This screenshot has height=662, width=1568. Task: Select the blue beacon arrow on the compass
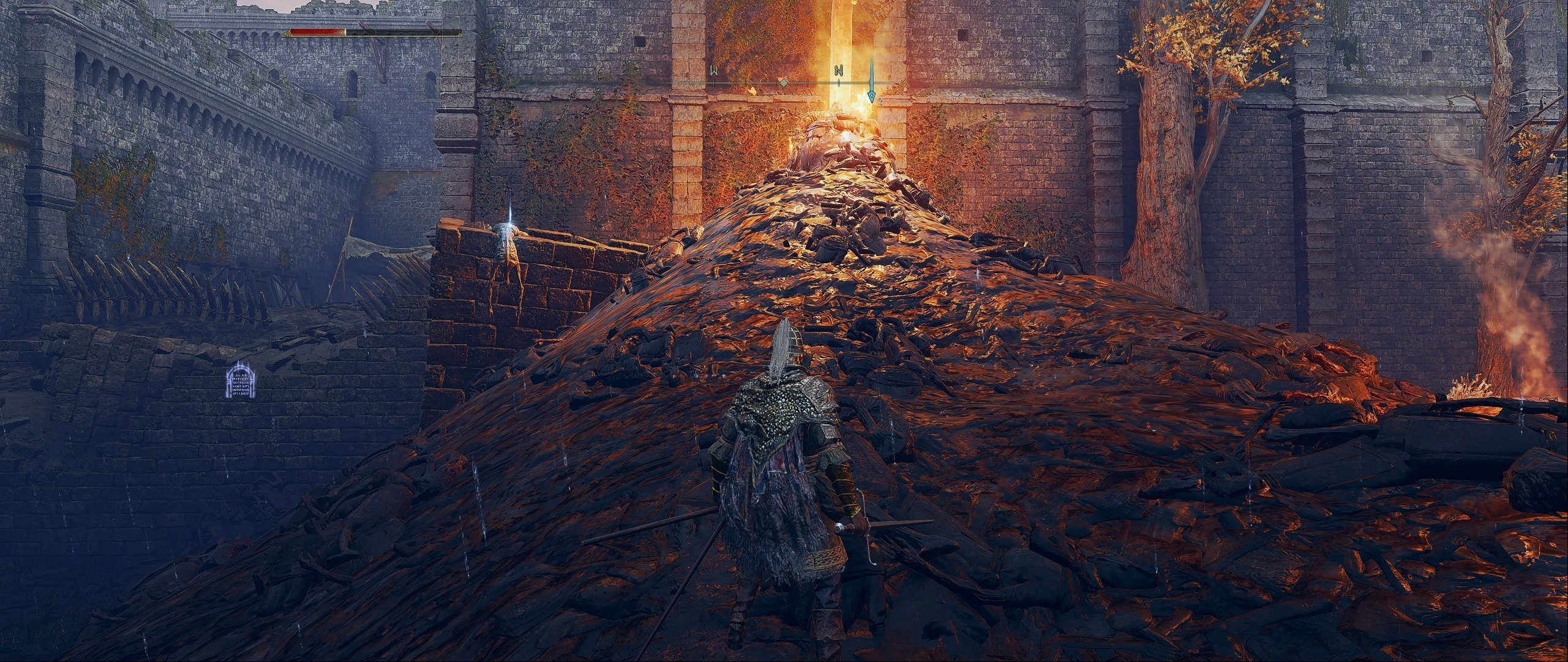(871, 82)
